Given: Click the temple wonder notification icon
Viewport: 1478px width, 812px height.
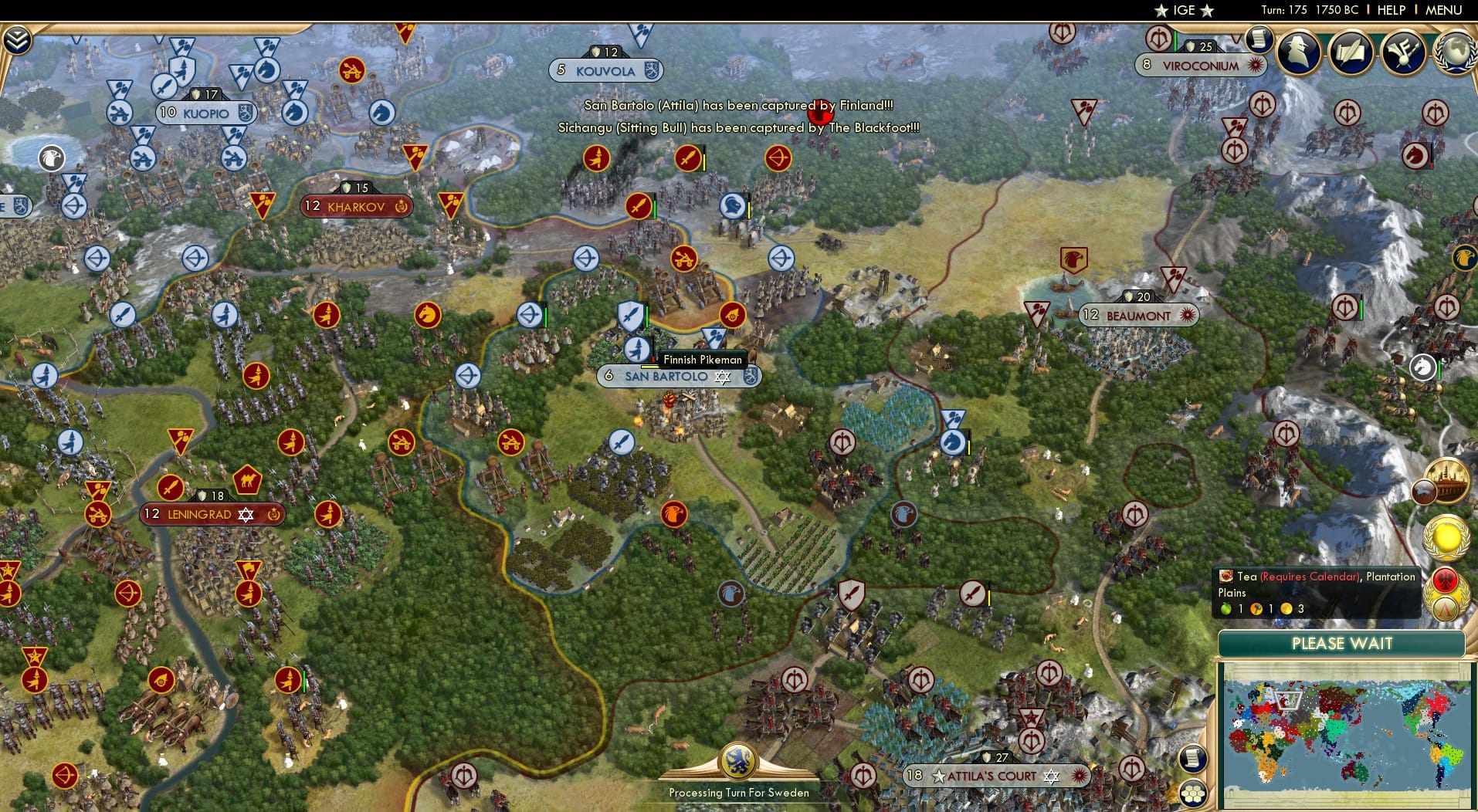Looking at the screenshot, I should click(1447, 479).
